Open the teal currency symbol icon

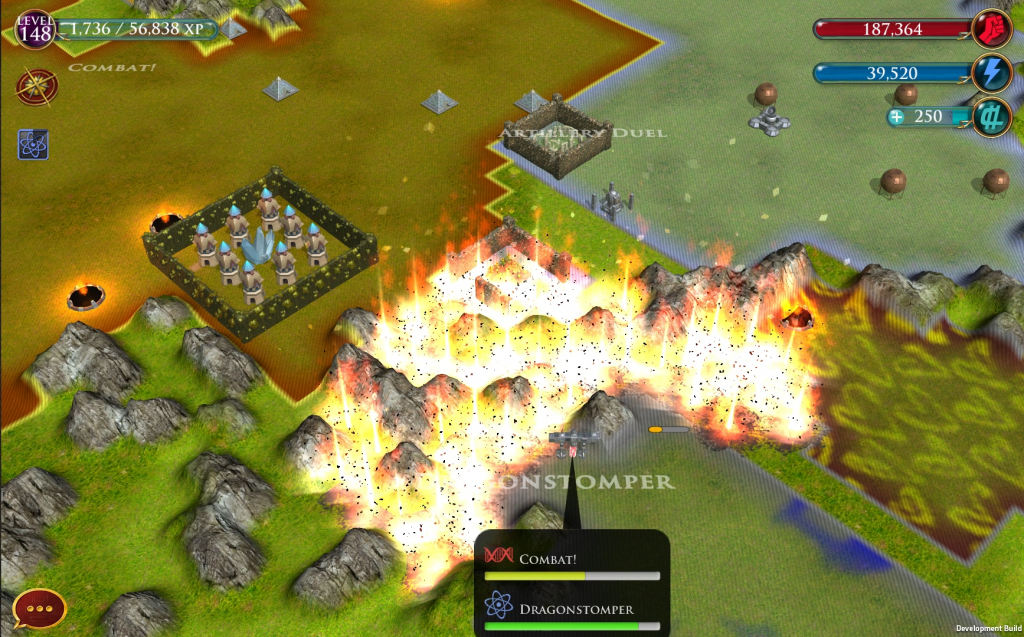[992, 117]
